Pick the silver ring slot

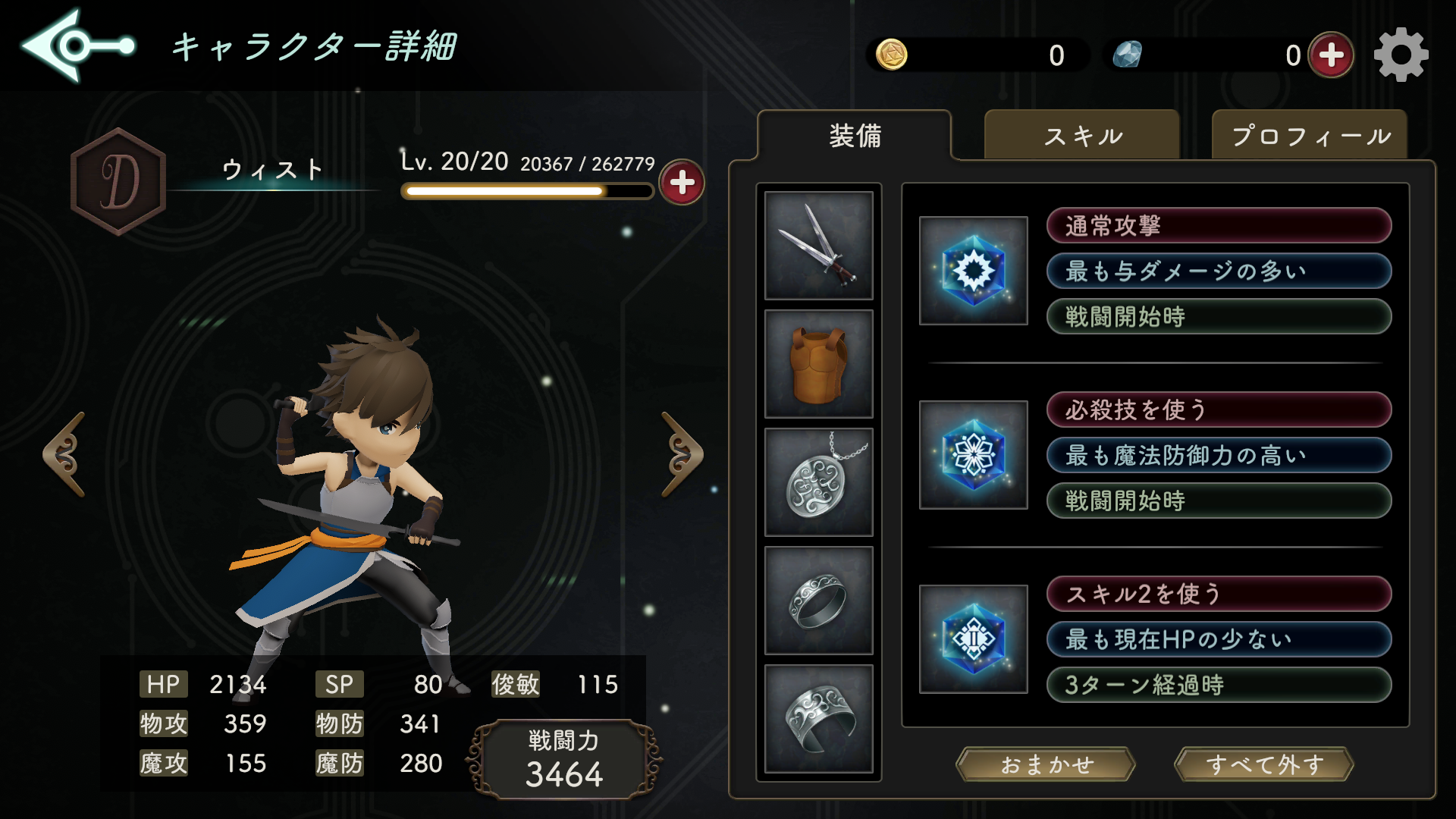[x=819, y=601]
